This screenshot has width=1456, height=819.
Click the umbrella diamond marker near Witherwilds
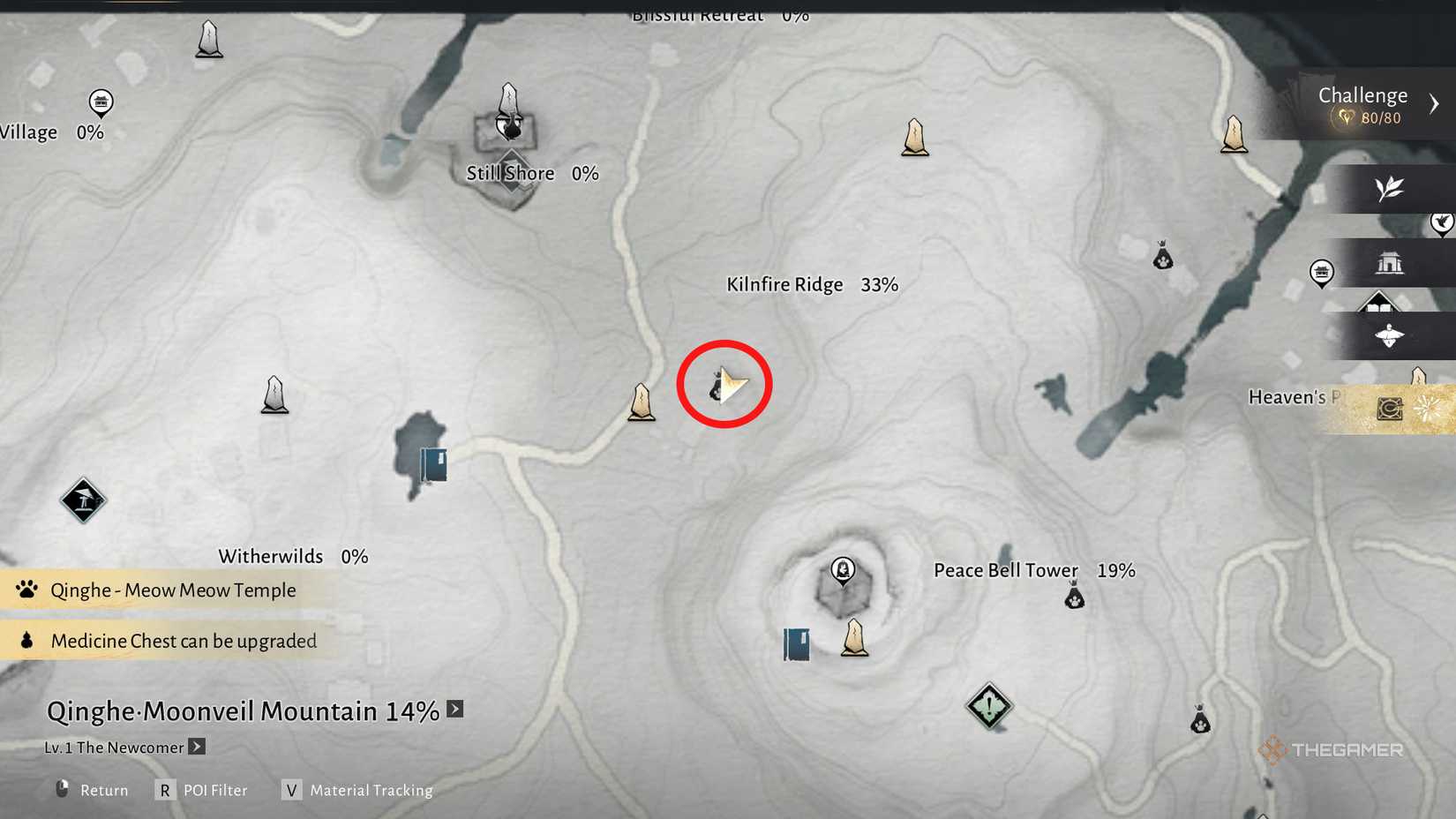(x=82, y=500)
